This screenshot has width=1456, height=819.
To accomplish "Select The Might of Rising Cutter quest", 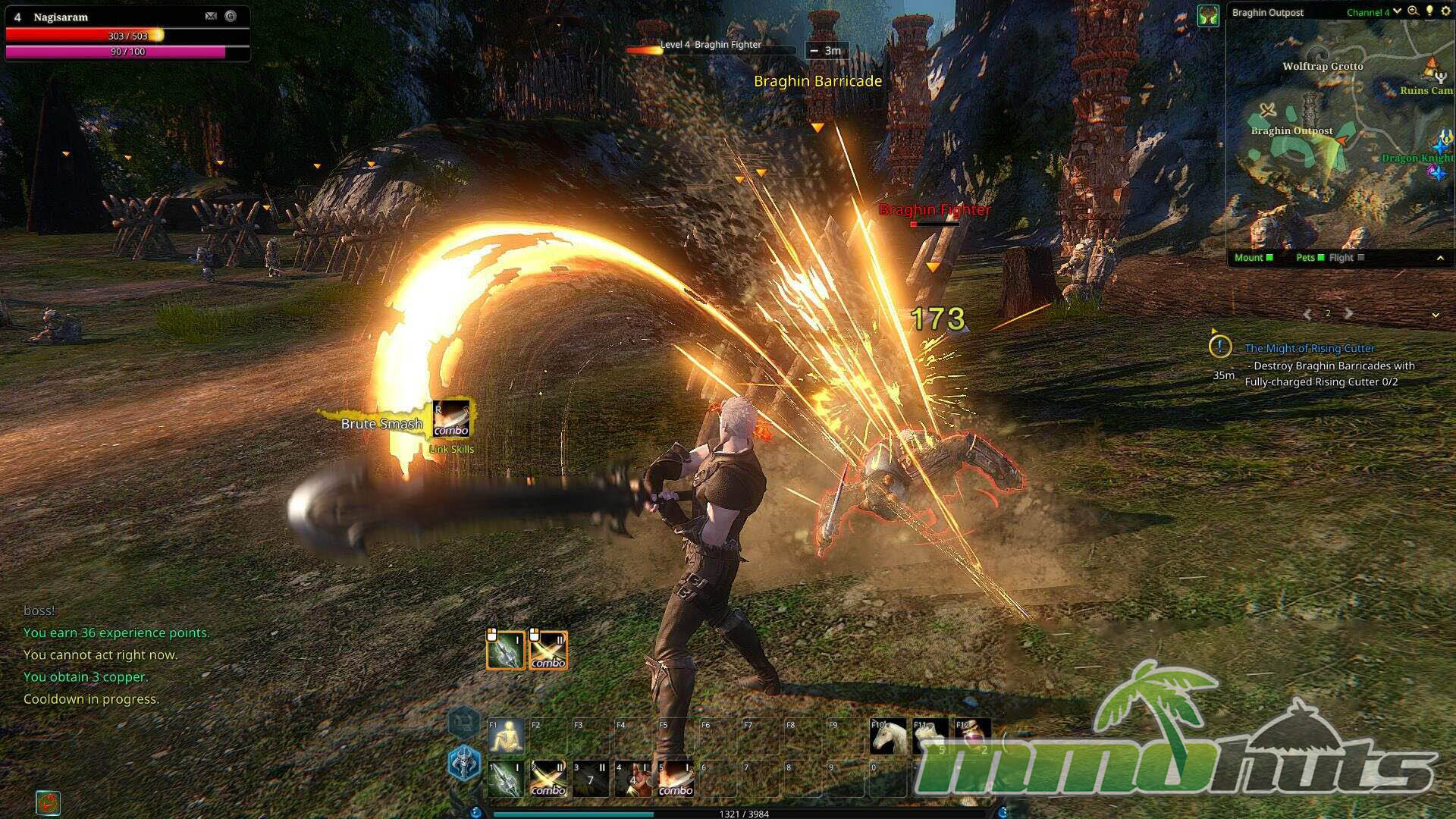I will pyautogui.click(x=1309, y=348).
